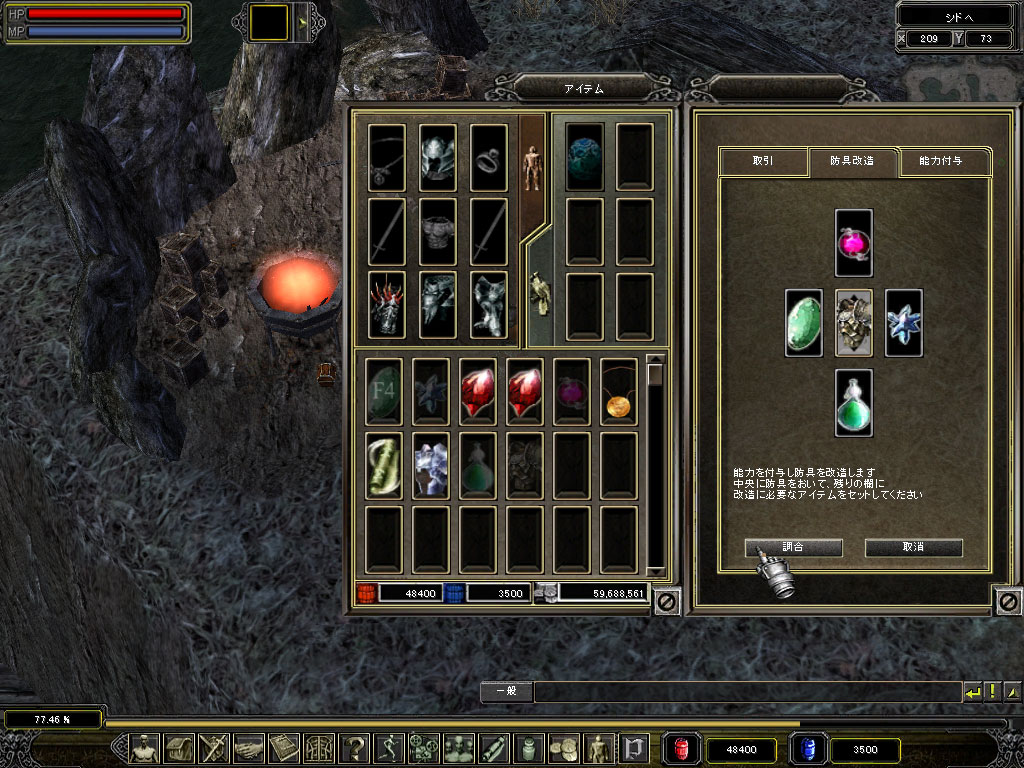Pick the armor piece in the center crafting slot

(854, 322)
